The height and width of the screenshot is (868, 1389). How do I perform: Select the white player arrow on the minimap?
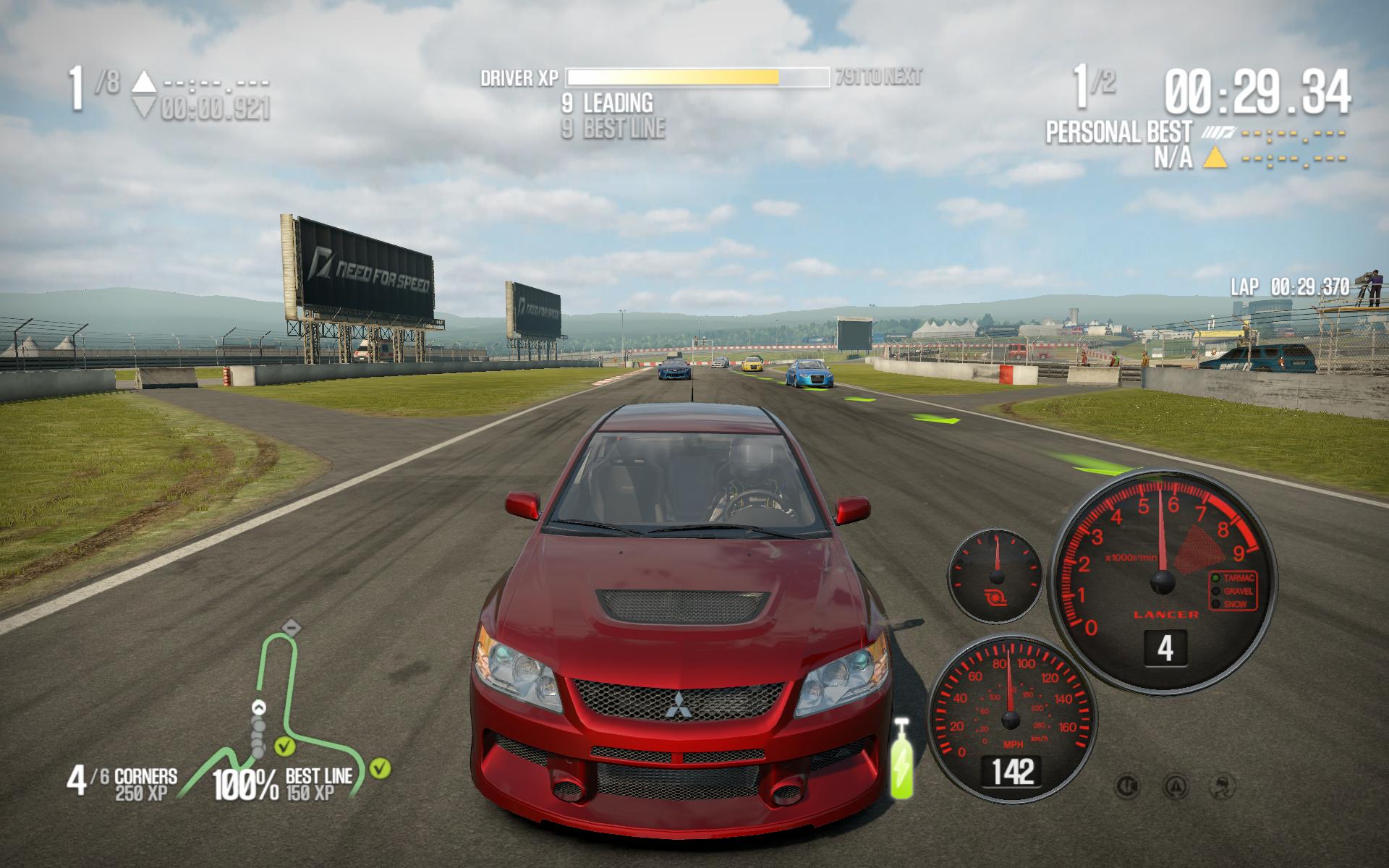tap(258, 707)
